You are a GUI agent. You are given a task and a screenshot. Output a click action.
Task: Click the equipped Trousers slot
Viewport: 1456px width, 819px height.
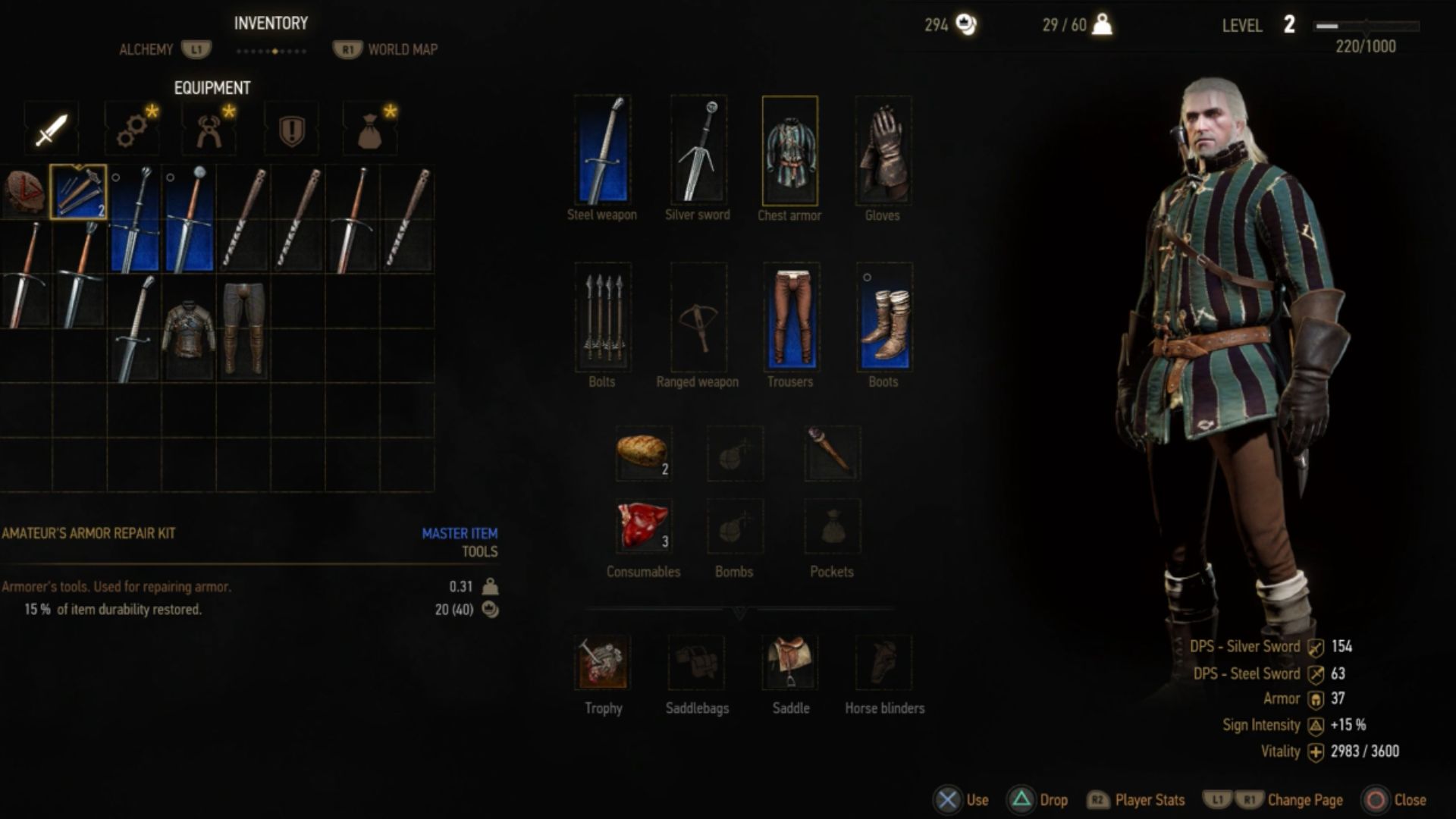tap(790, 317)
